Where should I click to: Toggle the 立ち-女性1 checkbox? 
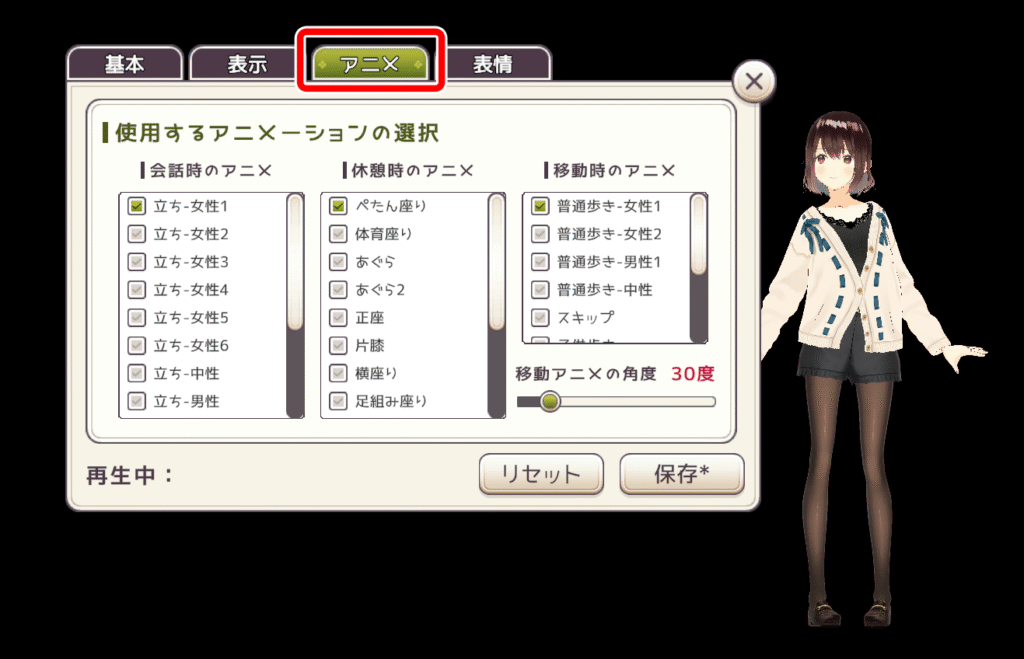pos(137,206)
